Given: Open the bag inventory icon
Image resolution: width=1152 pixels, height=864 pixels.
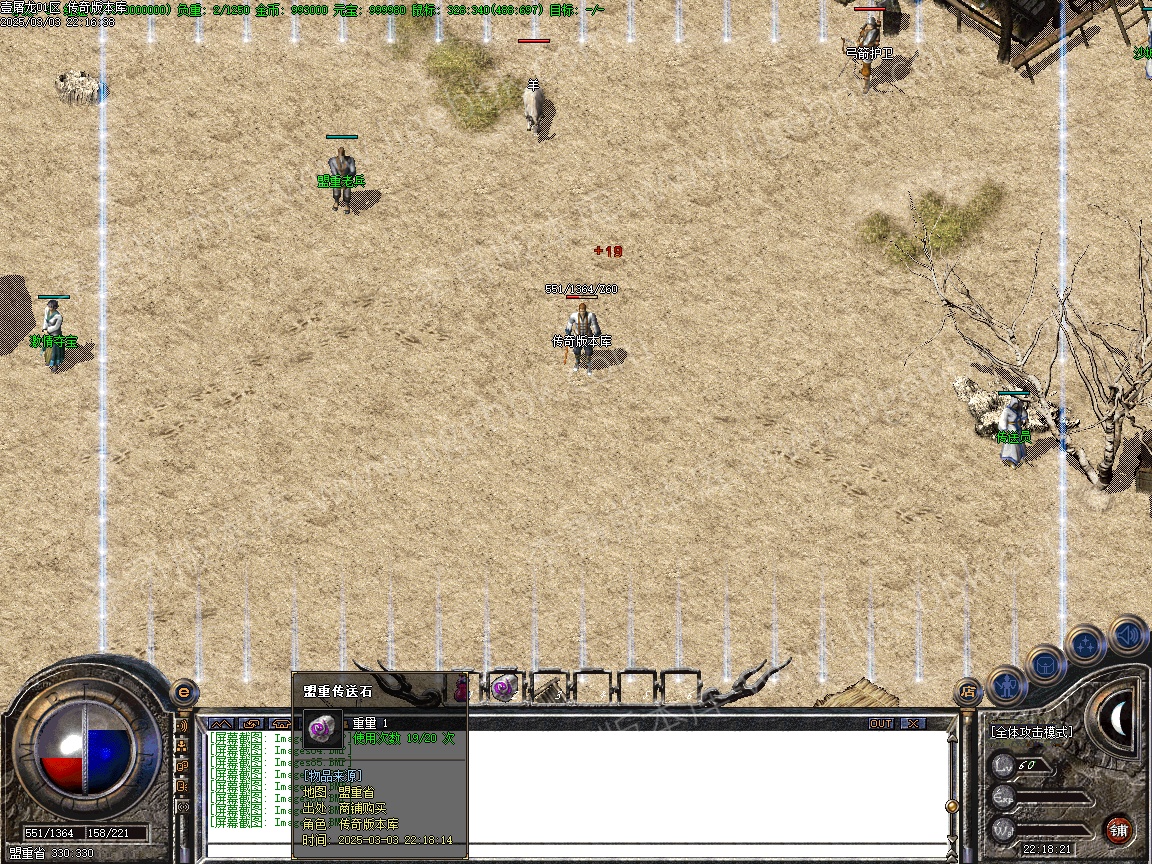Looking at the screenshot, I should click(1046, 664).
